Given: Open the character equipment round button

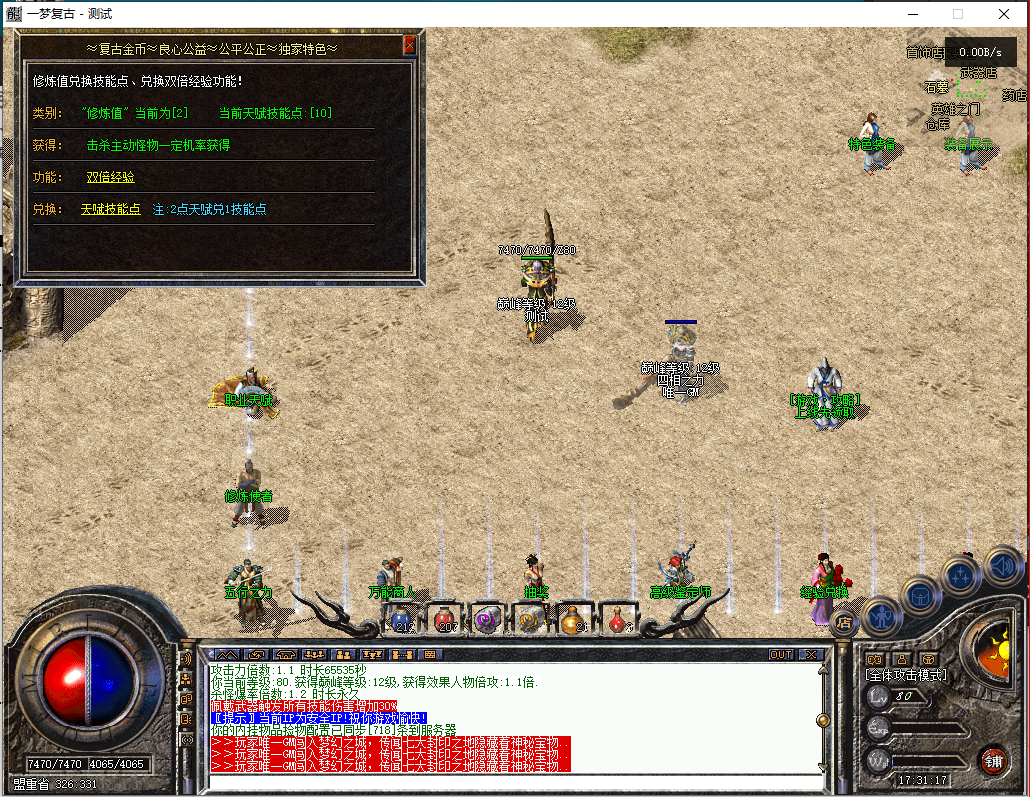Looking at the screenshot, I should click(881, 614).
